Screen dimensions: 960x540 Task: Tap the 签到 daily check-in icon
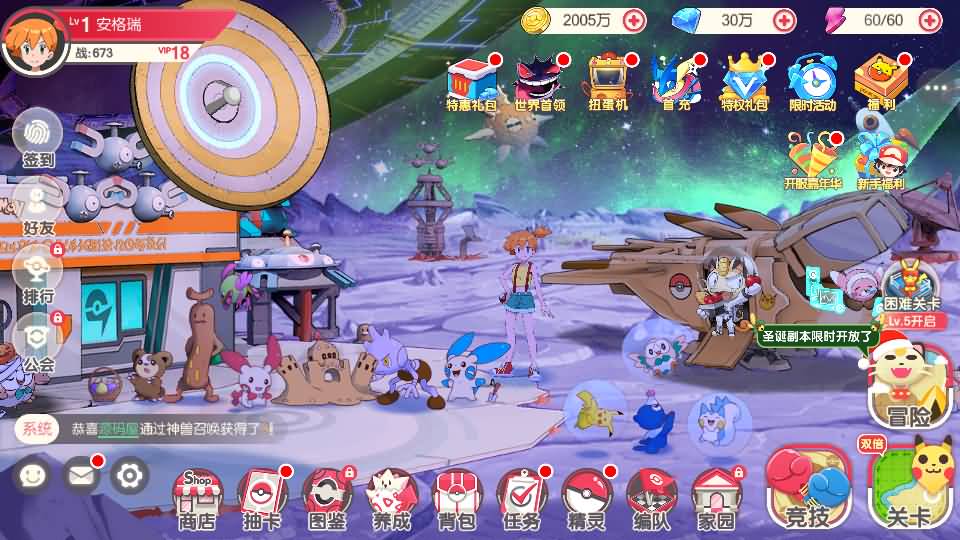(x=38, y=135)
